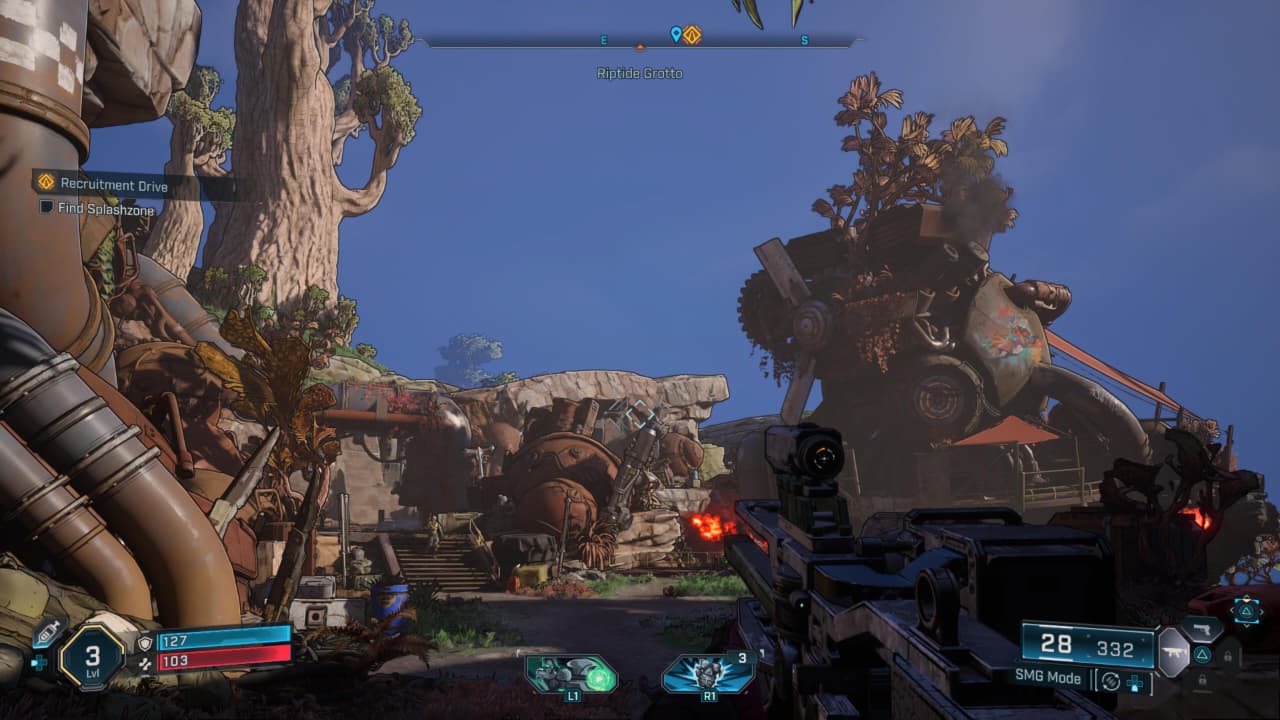Click the circular swap icon beside SMG Mode
Image resolution: width=1280 pixels, height=720 pixels.
pos(1109,681)
